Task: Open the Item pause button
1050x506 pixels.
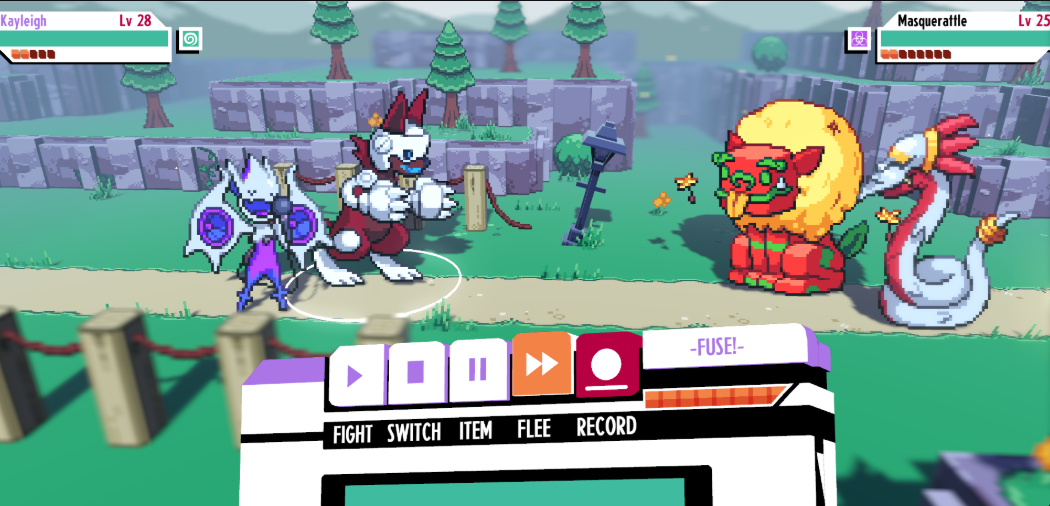Action: pos(477,369)
